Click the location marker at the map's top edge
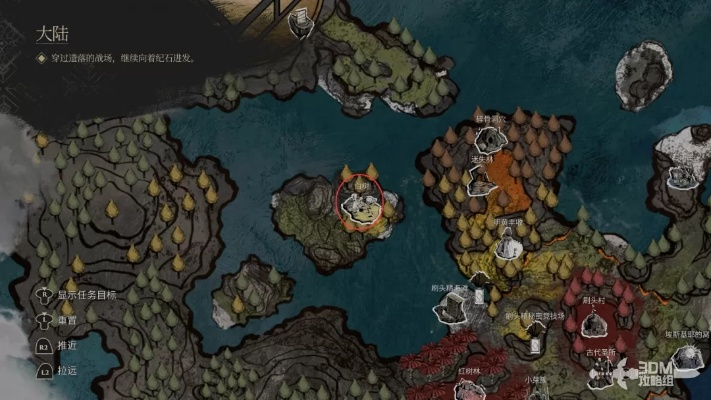Screen dimensions: 711x400 point(300,22)
